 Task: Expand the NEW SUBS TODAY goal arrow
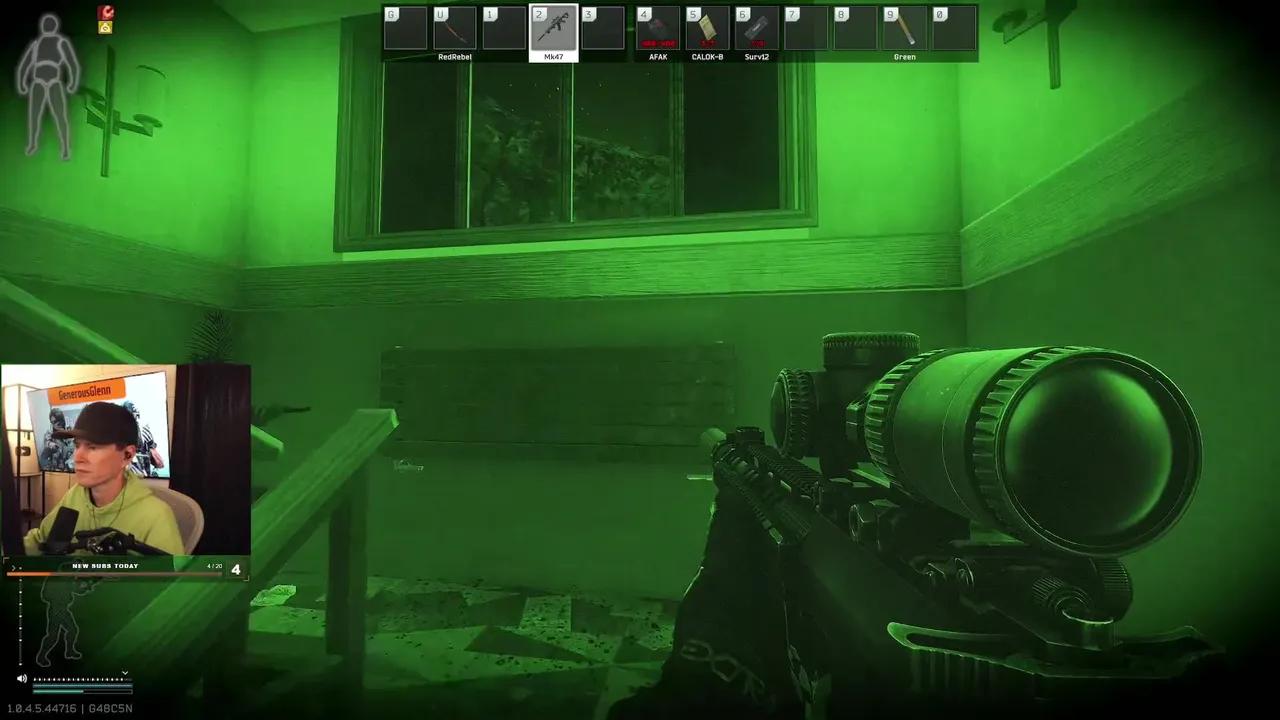coord(15,568)
